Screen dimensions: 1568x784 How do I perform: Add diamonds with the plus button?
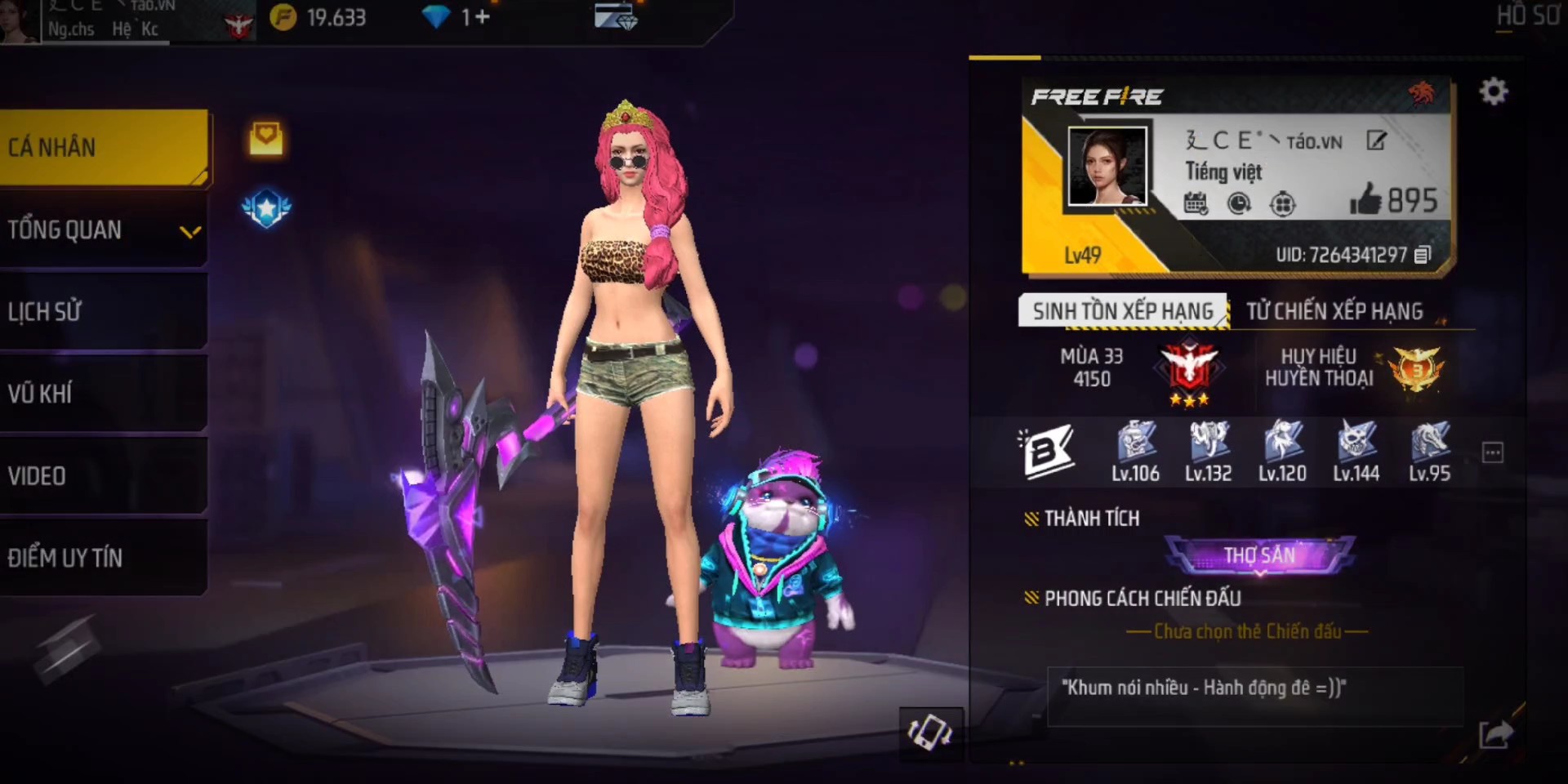[482, 17]
